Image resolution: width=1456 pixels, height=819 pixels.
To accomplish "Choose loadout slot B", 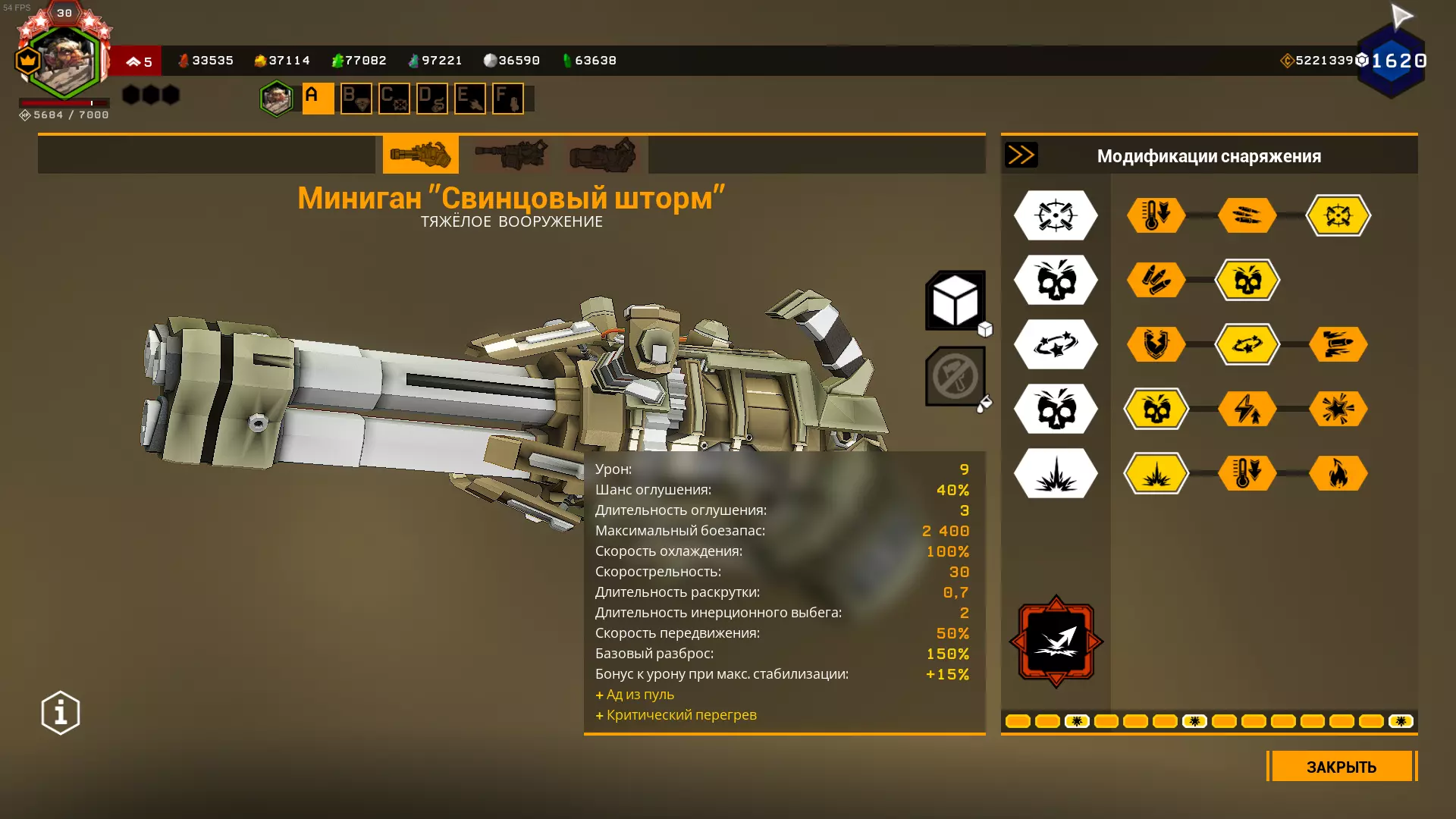I will (356, 99).
